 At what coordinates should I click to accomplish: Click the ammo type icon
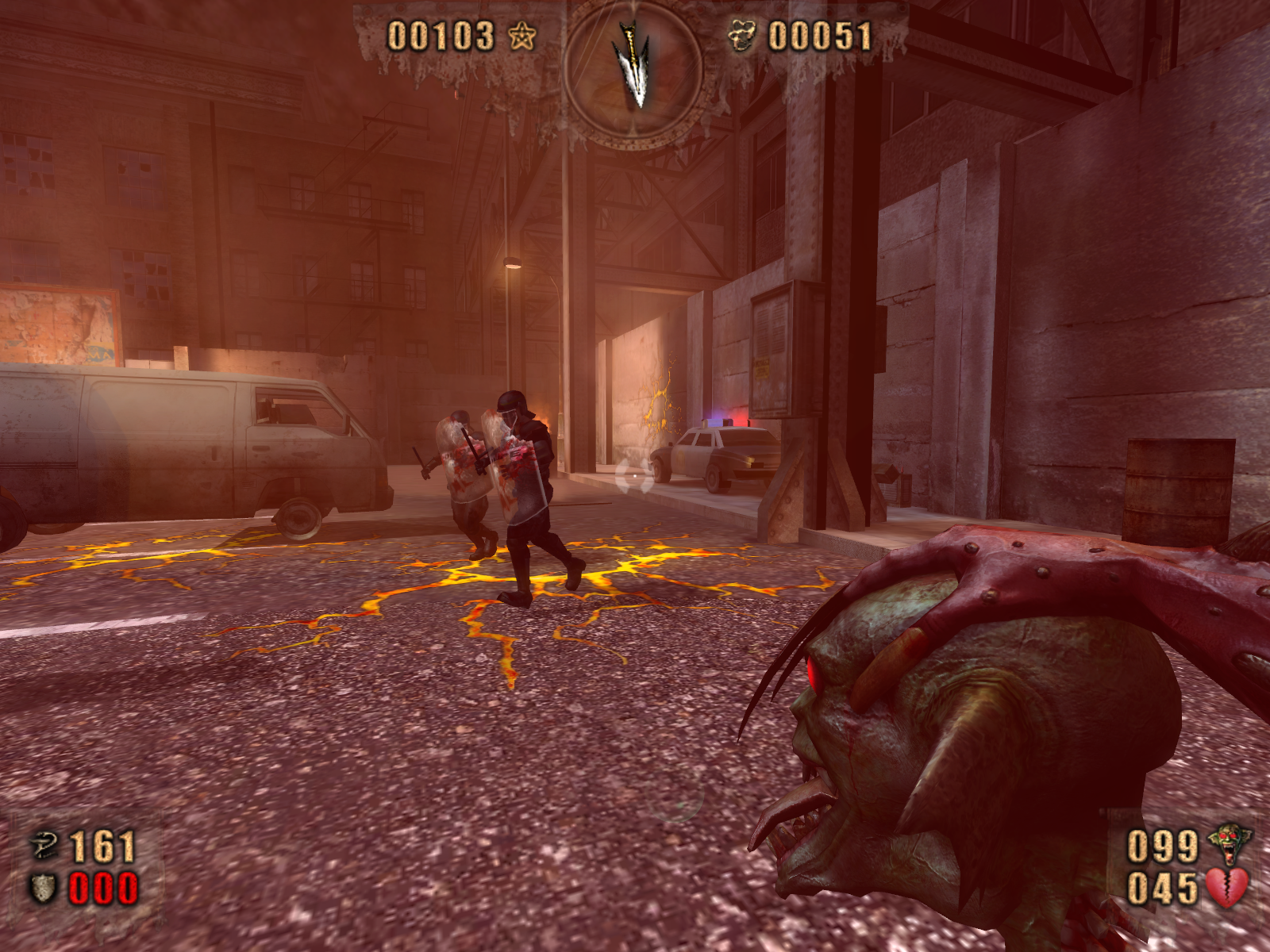43,846
